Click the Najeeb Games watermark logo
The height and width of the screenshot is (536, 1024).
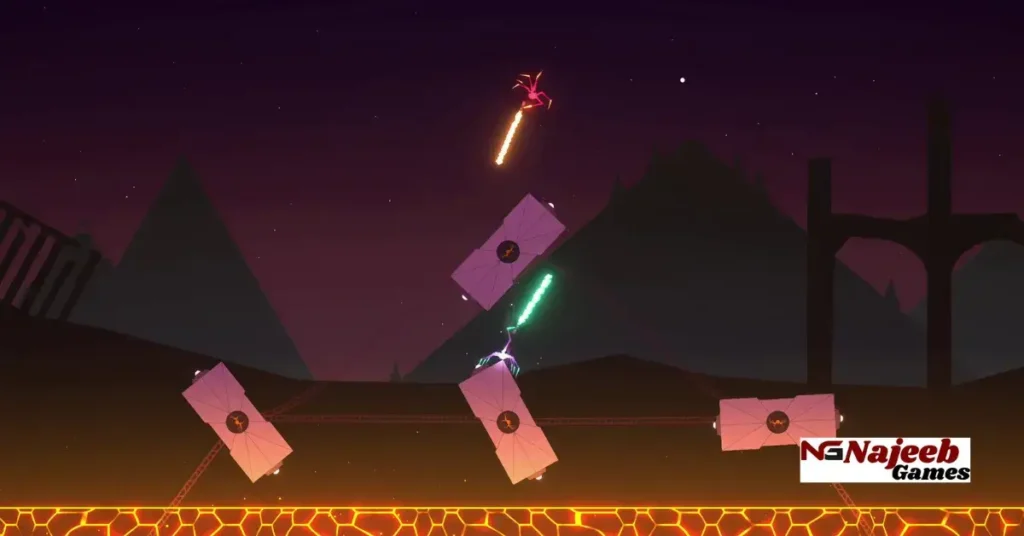point(885,460)
